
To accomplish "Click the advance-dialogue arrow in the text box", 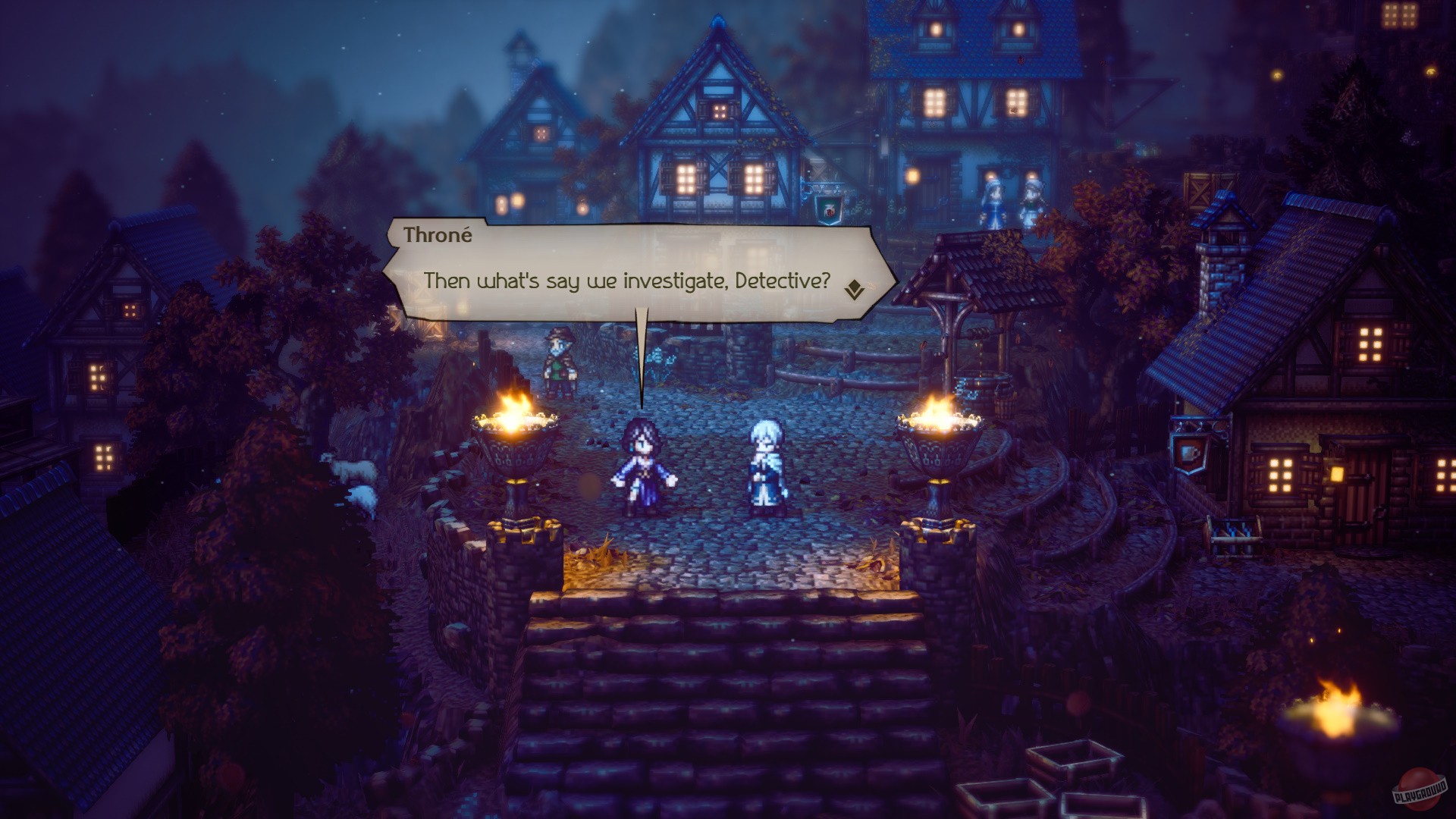I will pos(855,289).
